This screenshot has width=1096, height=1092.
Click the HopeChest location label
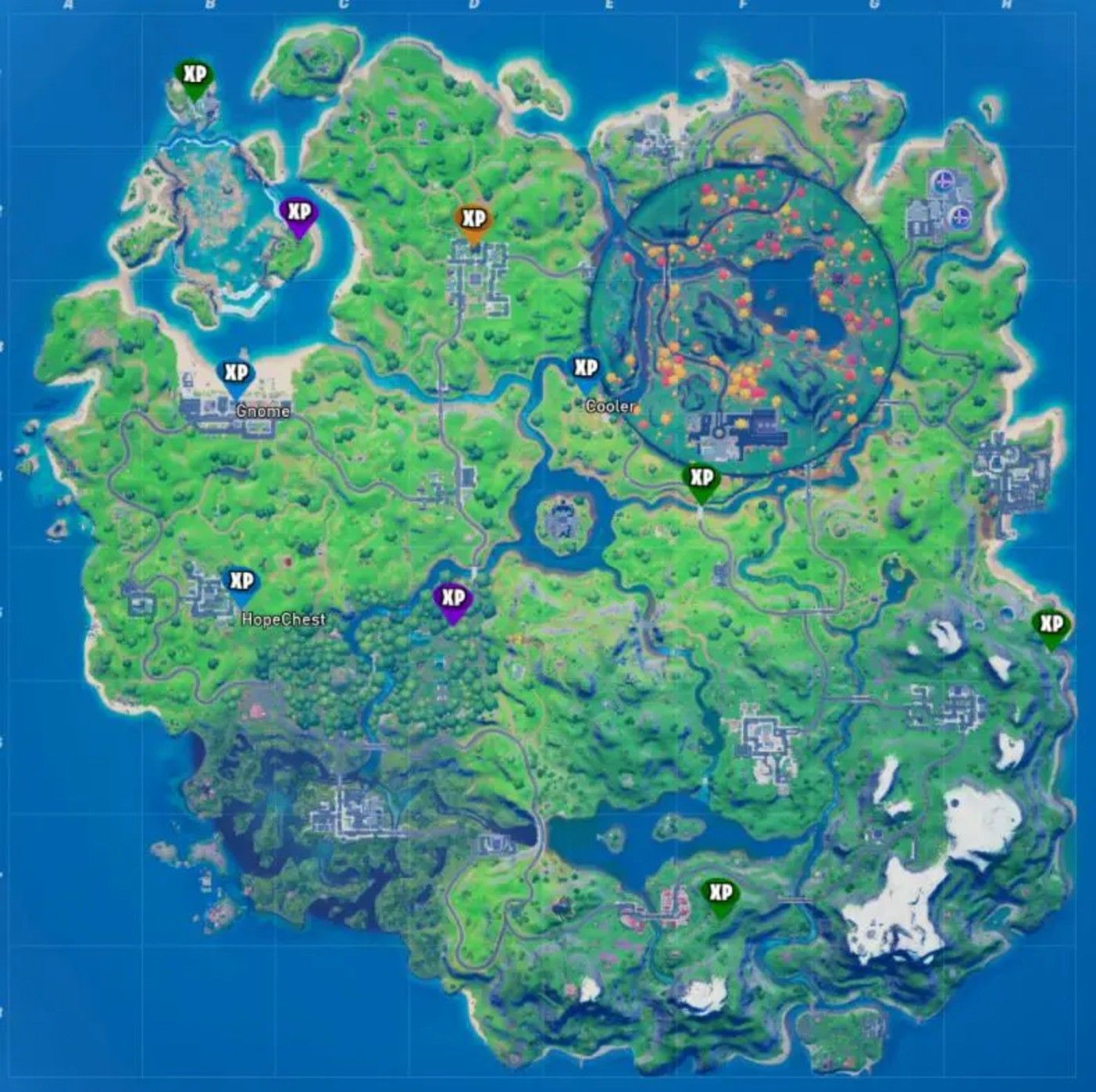pos(283,618)
